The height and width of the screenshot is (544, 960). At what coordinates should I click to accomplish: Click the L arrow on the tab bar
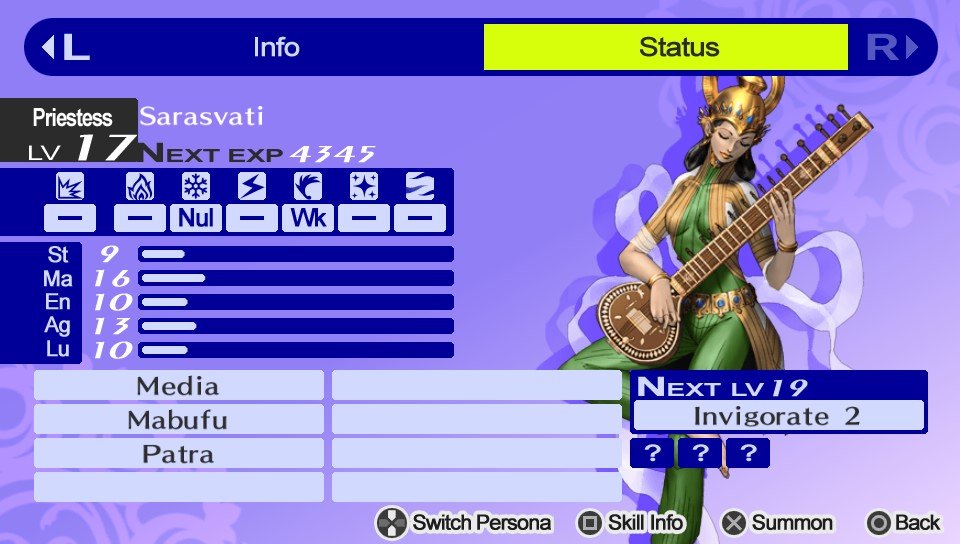pyautogui.click(x=65, y=47)
